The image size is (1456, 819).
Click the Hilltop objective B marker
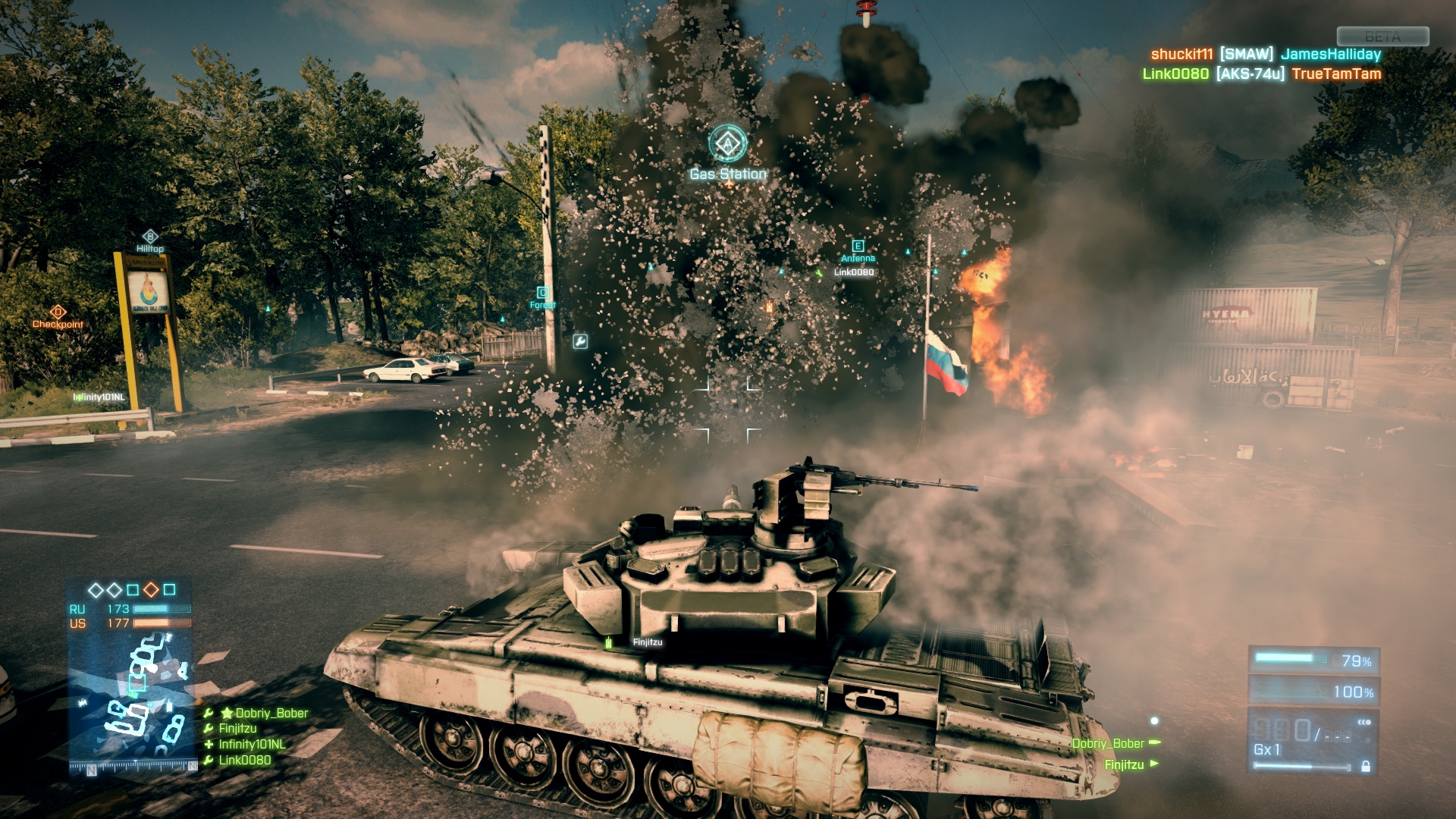click(150, 237)
